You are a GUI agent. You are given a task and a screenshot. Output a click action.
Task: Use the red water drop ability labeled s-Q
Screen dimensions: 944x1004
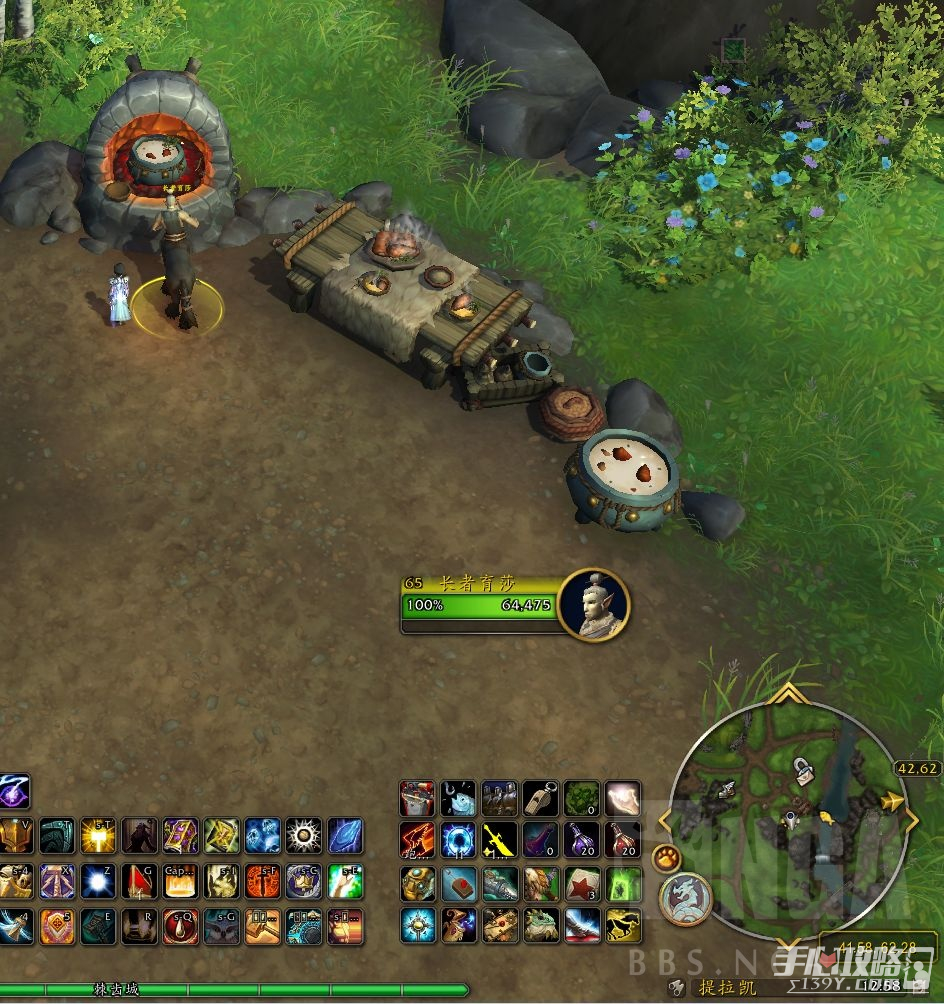pos(180,926)
